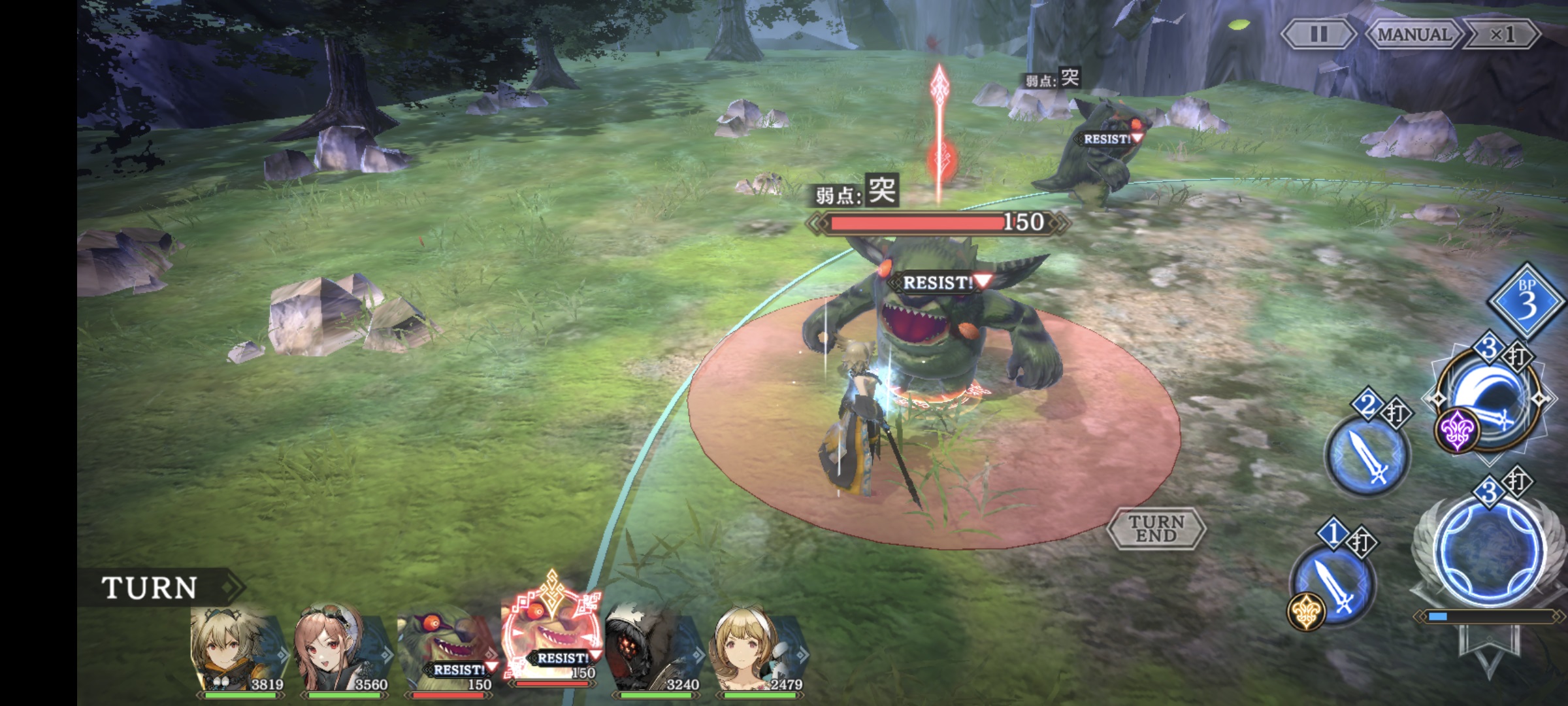End the current turn
The width and height of the screenshot is (1568, 706).
click(x=1156, y=528)
